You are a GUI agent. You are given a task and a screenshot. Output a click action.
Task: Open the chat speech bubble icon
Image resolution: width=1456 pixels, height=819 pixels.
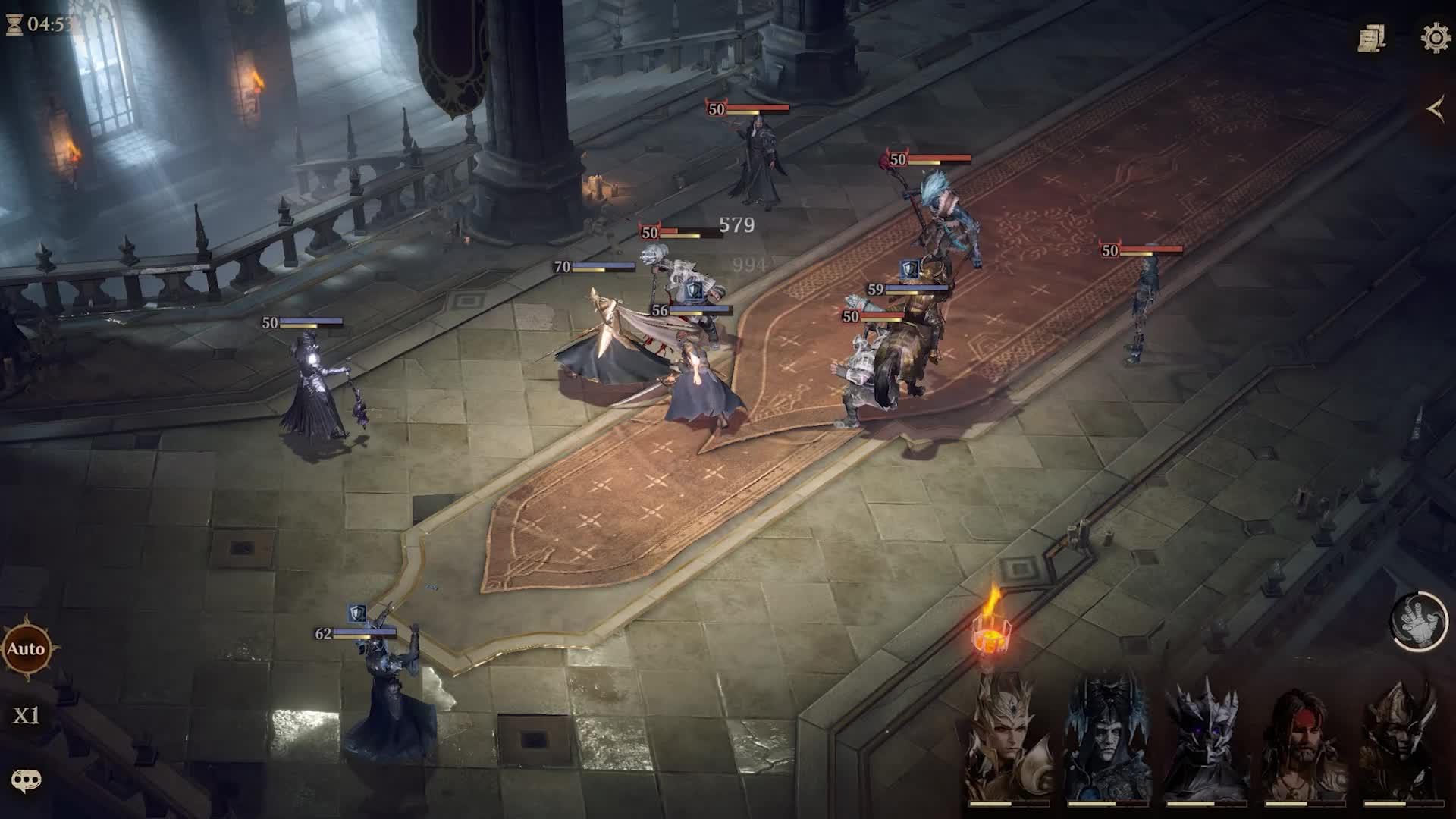[x=26, y=780]
